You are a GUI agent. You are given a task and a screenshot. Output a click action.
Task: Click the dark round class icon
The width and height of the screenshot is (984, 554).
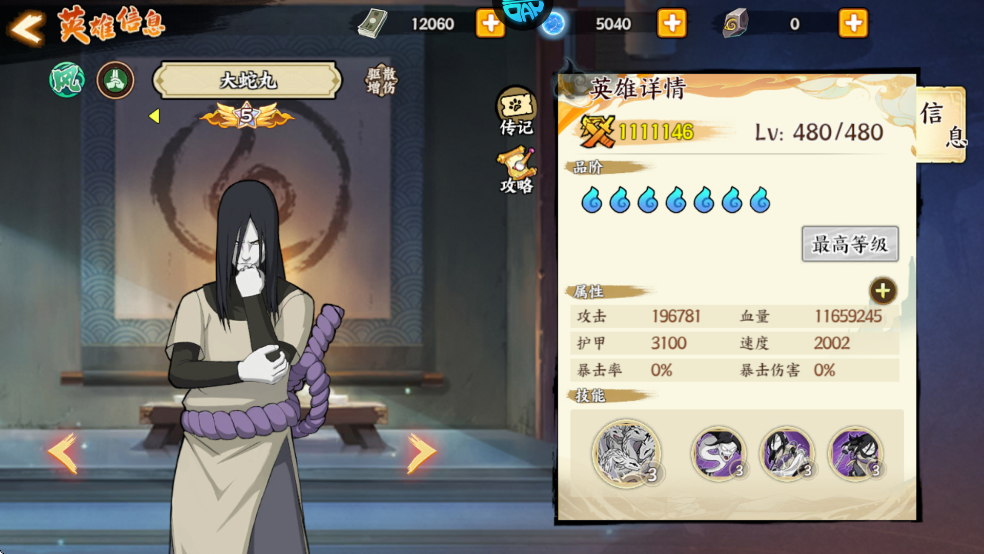115,80
